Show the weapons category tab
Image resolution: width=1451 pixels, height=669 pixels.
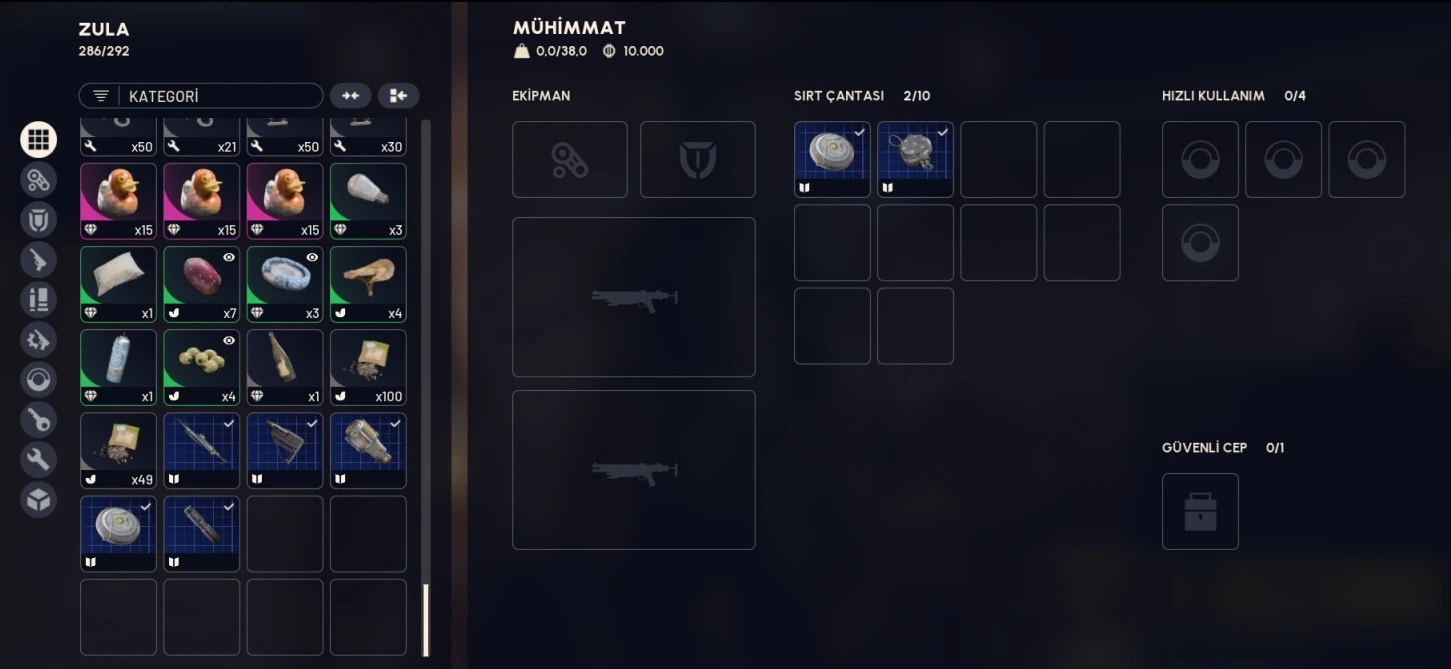pos(38,259)
